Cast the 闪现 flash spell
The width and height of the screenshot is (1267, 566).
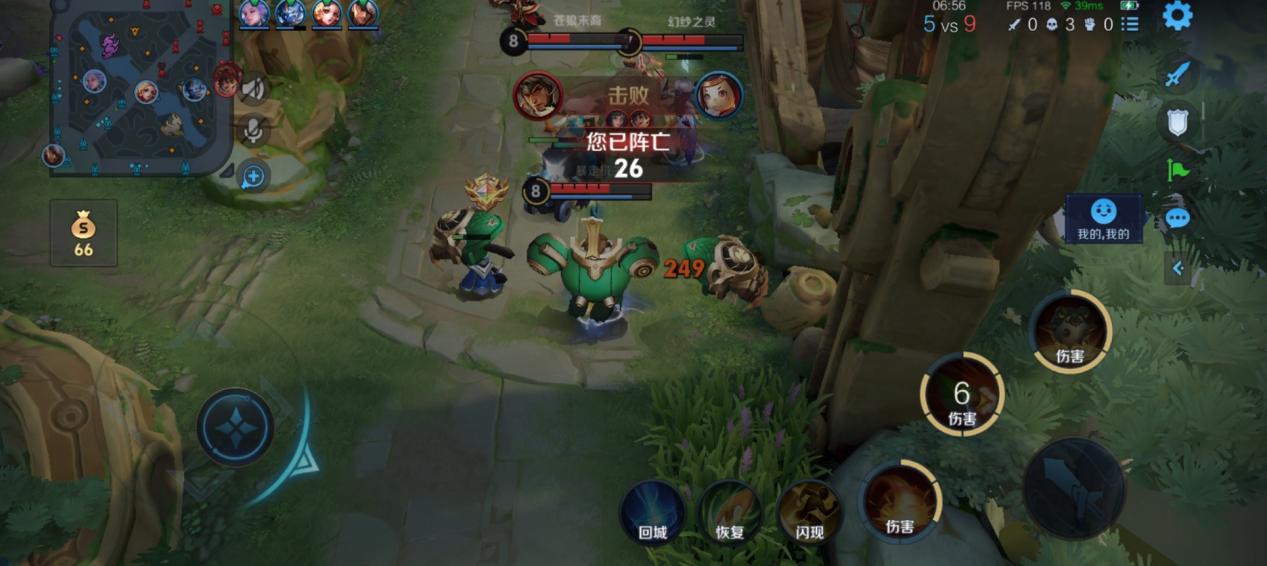(808, 511)
